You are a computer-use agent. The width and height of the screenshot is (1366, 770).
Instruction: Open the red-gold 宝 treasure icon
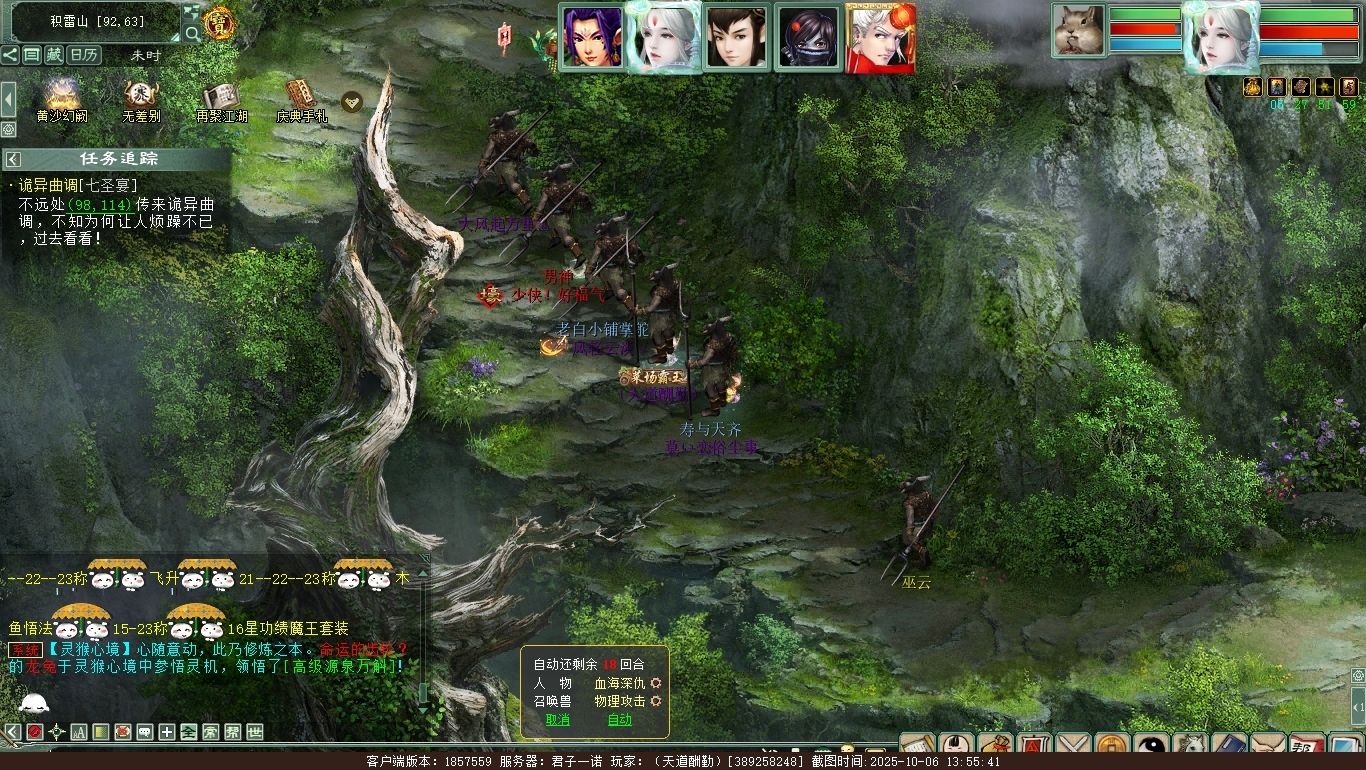(x=219, y=23)
